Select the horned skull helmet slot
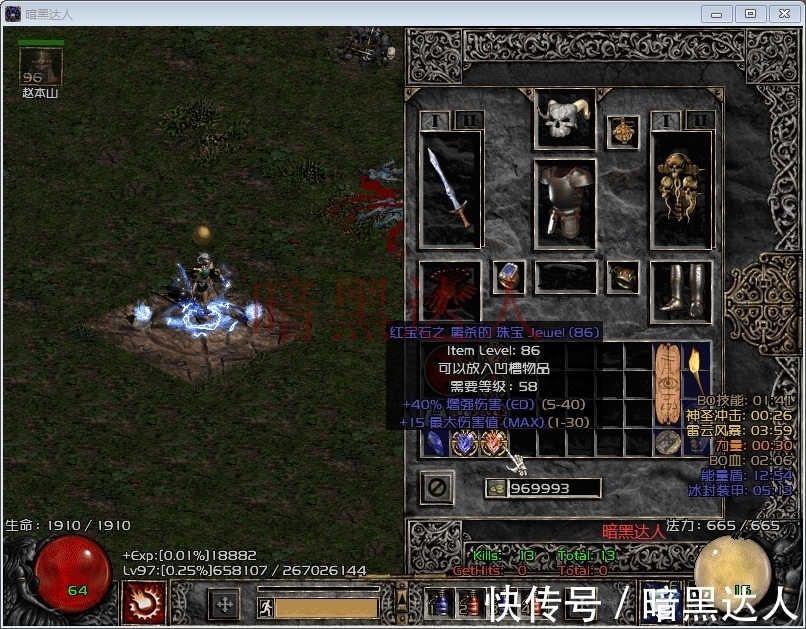The height and width of the screenshot is (629, 806). pyautogui.click(x=564, y=120)
